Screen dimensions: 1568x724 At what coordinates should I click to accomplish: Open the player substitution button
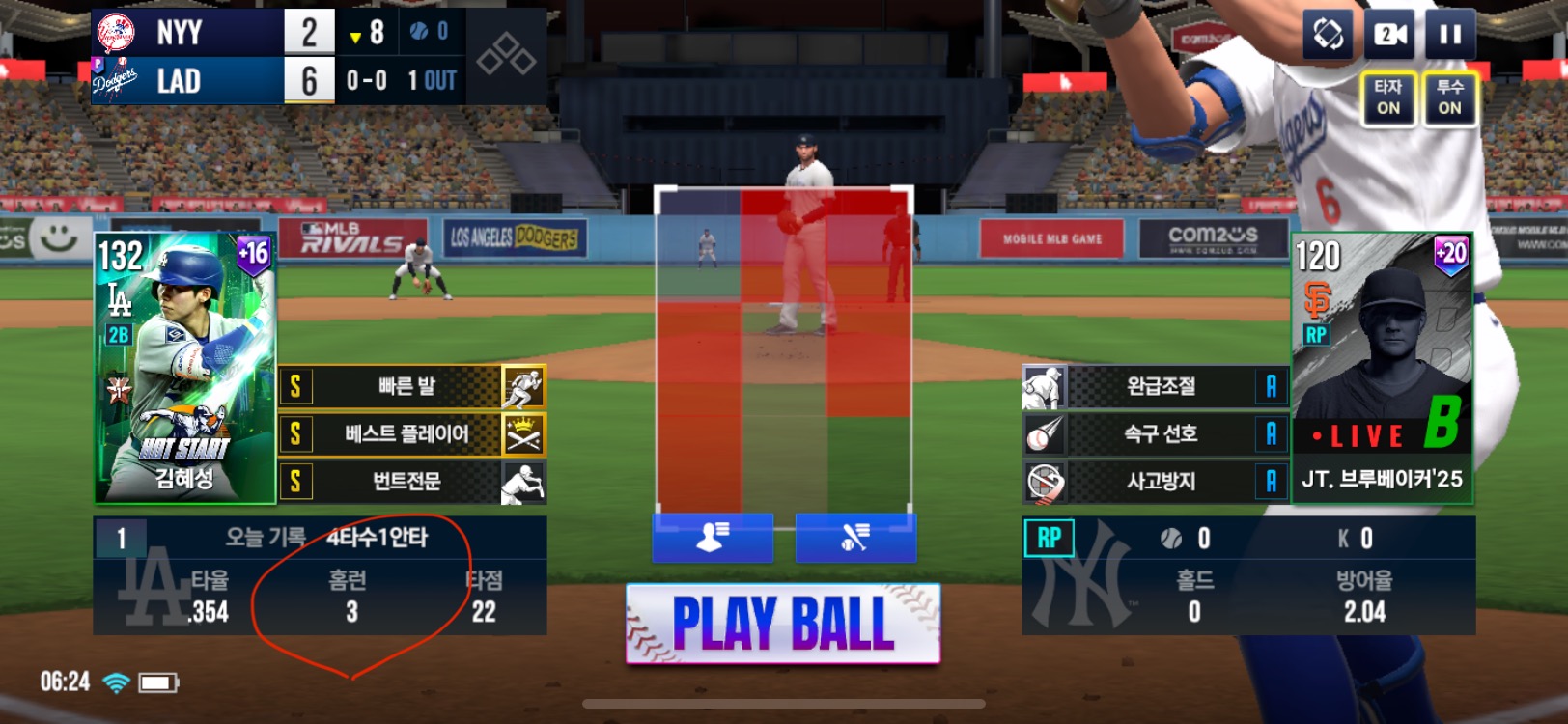pos(713,537)
